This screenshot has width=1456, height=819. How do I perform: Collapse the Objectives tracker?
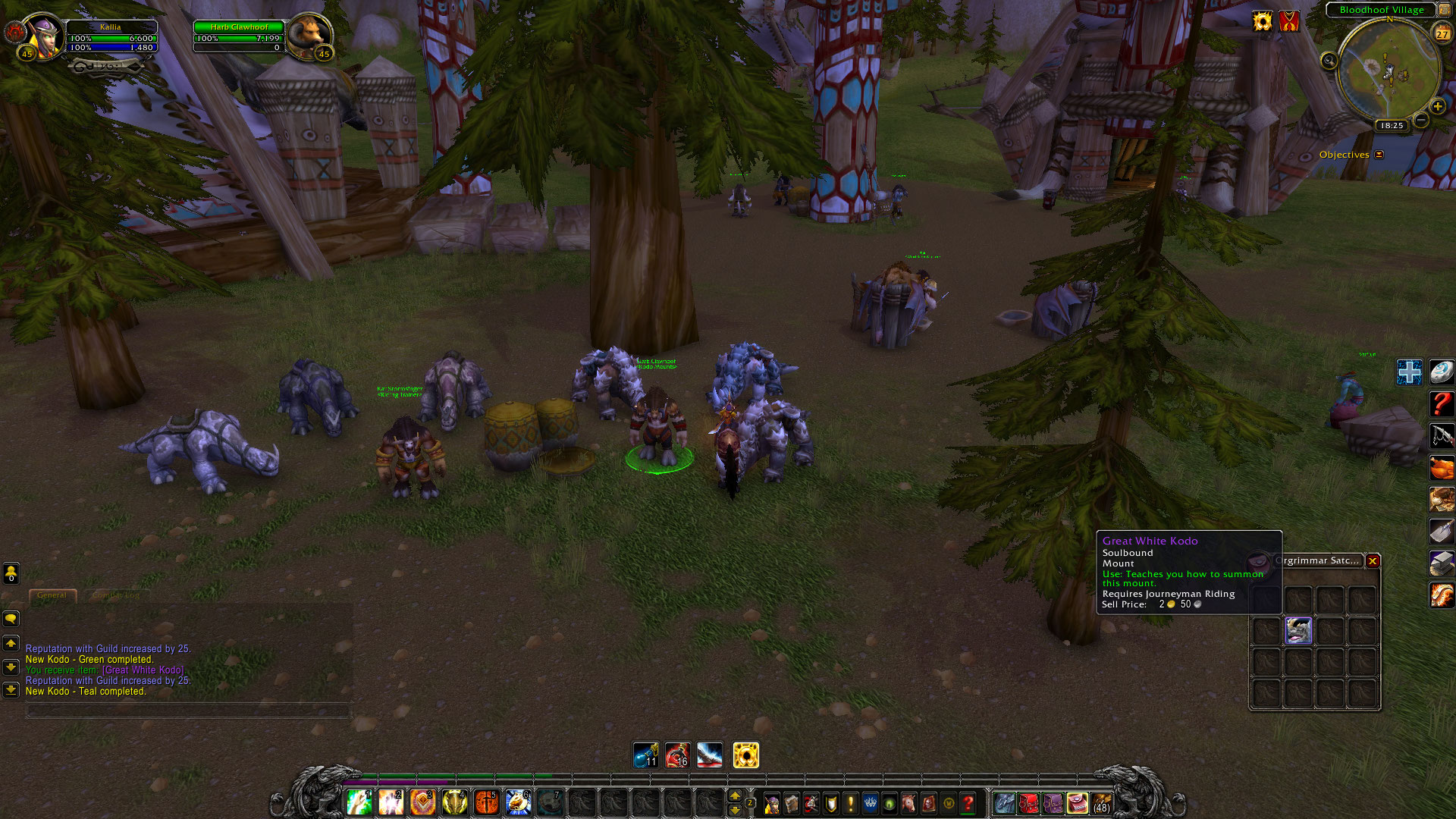tap(1379, 155)
